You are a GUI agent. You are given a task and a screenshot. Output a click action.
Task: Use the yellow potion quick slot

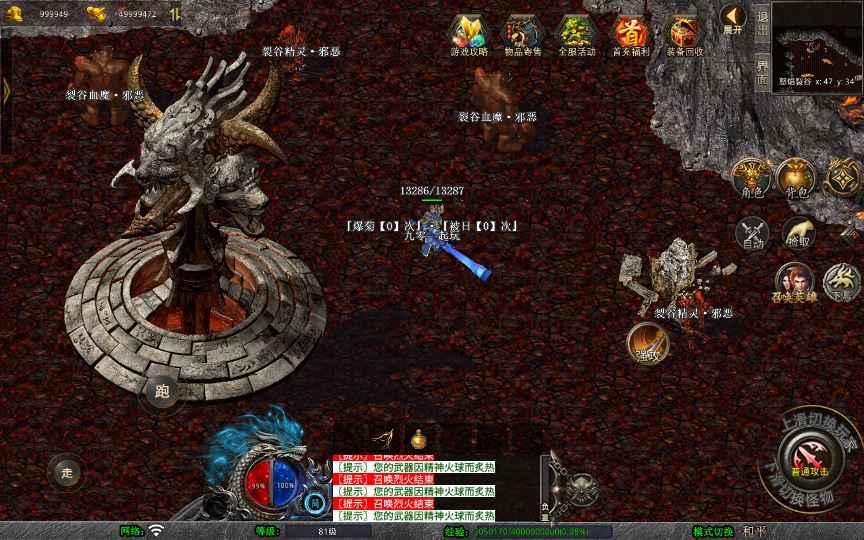418,438
